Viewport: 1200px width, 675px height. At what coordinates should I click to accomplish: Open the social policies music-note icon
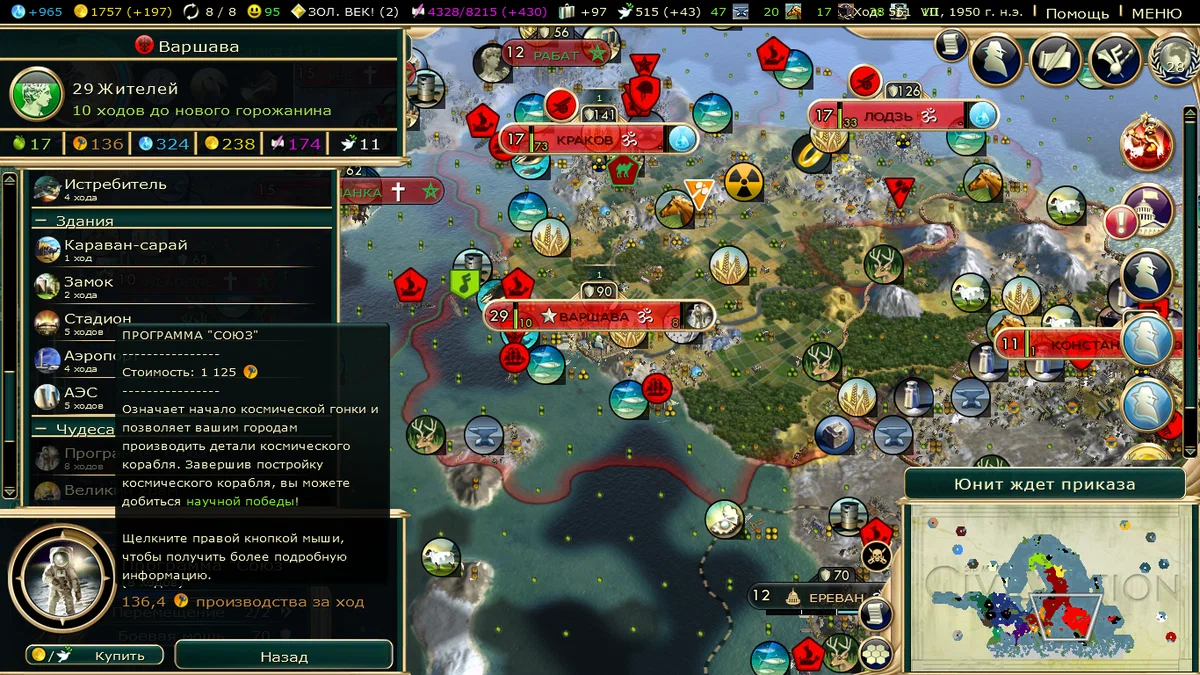tap(1112, 60)
